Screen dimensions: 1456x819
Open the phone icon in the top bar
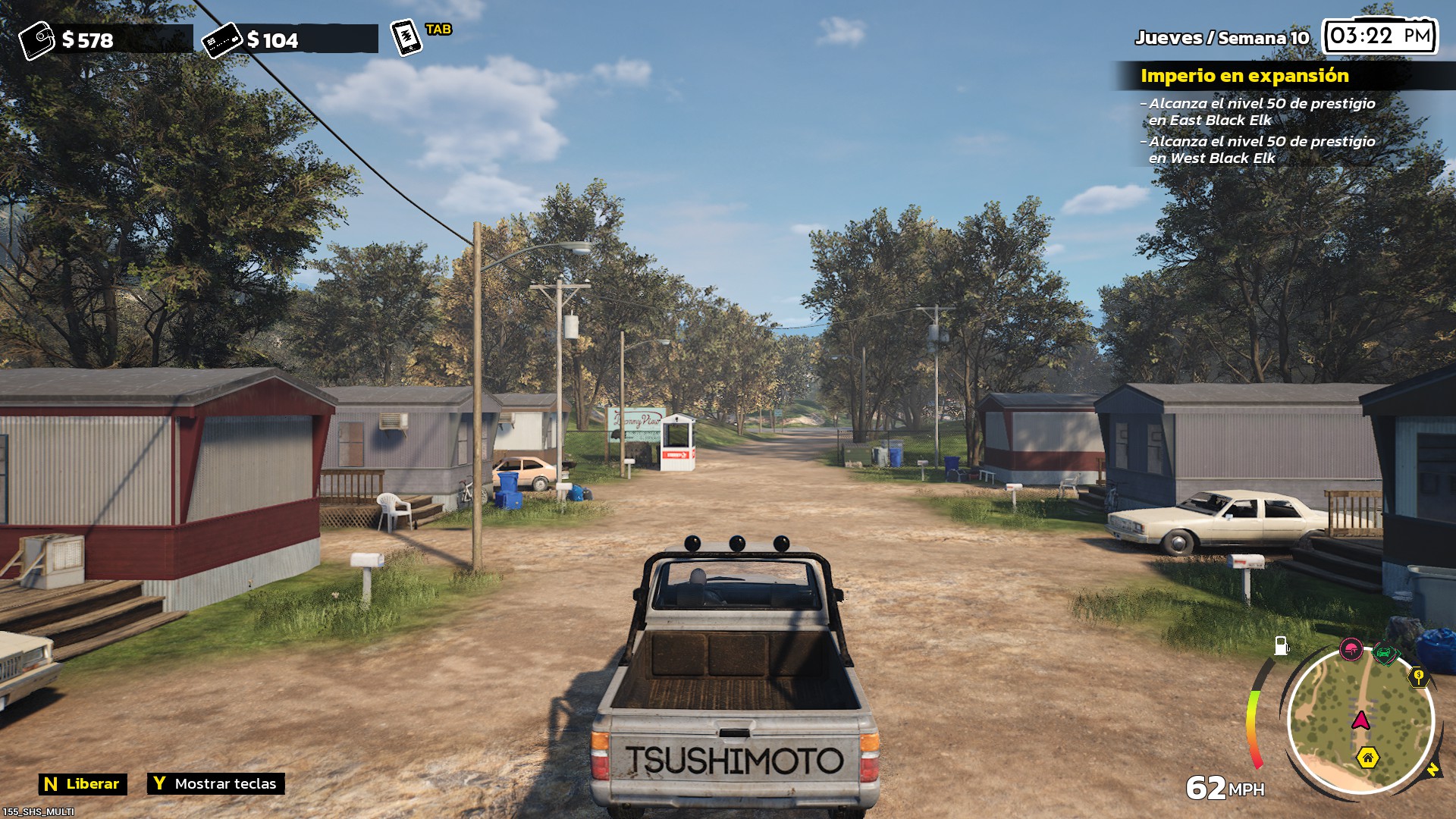(x=406, y=37)
